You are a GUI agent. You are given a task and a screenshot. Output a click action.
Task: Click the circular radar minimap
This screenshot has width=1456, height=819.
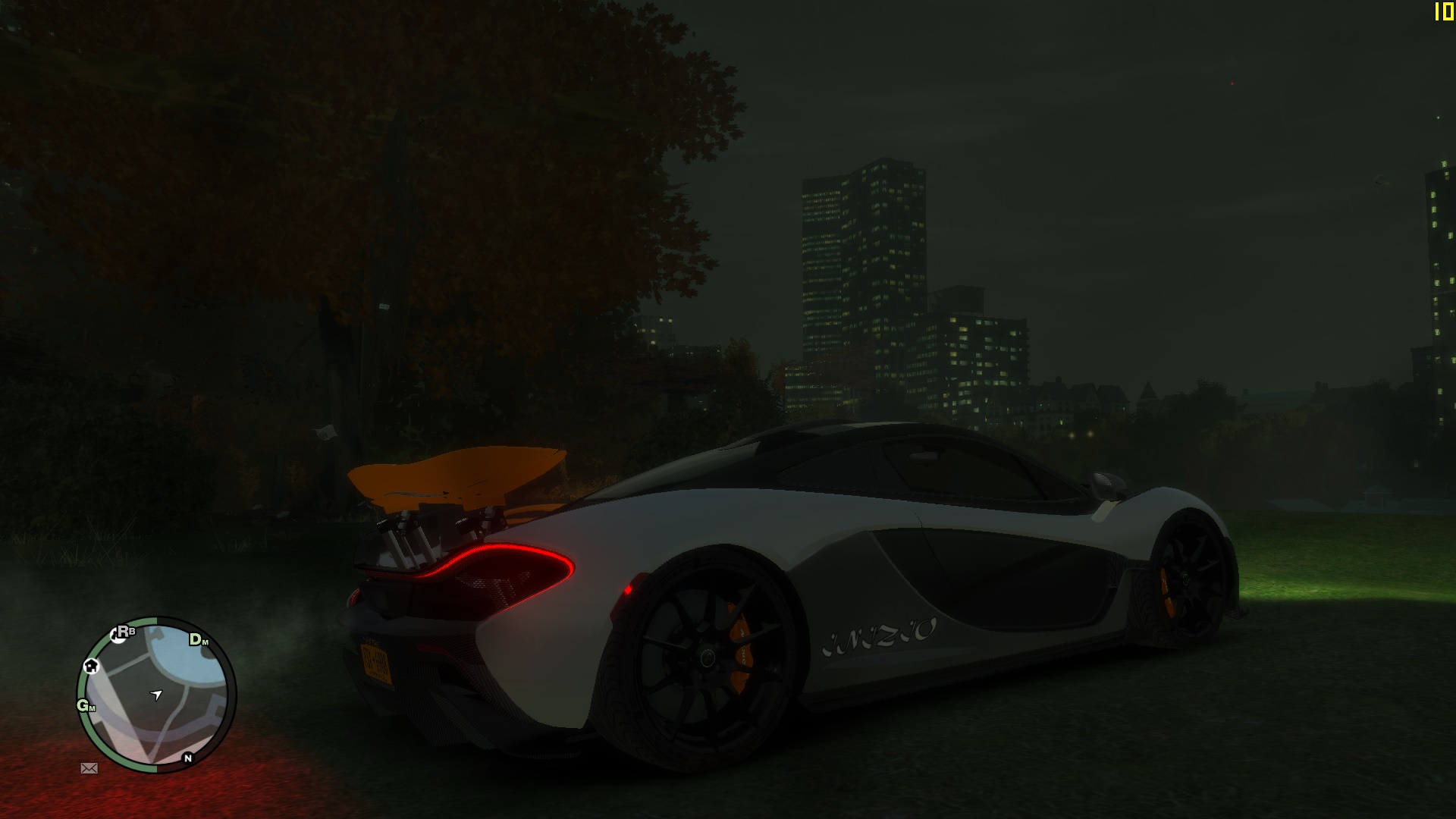(156, 695)
